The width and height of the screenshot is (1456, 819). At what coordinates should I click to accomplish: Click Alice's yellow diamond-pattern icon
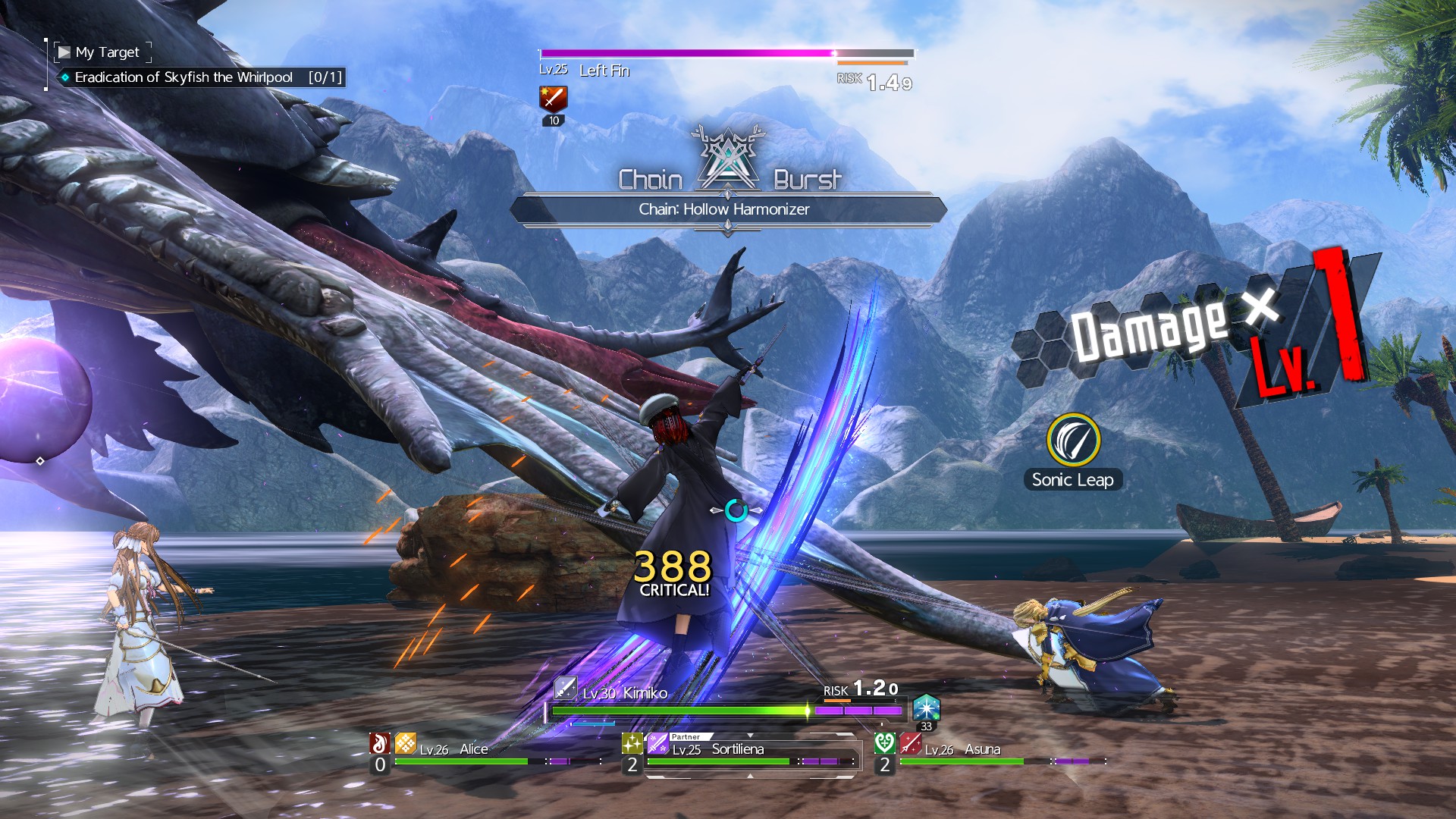(x=406, y=743)
